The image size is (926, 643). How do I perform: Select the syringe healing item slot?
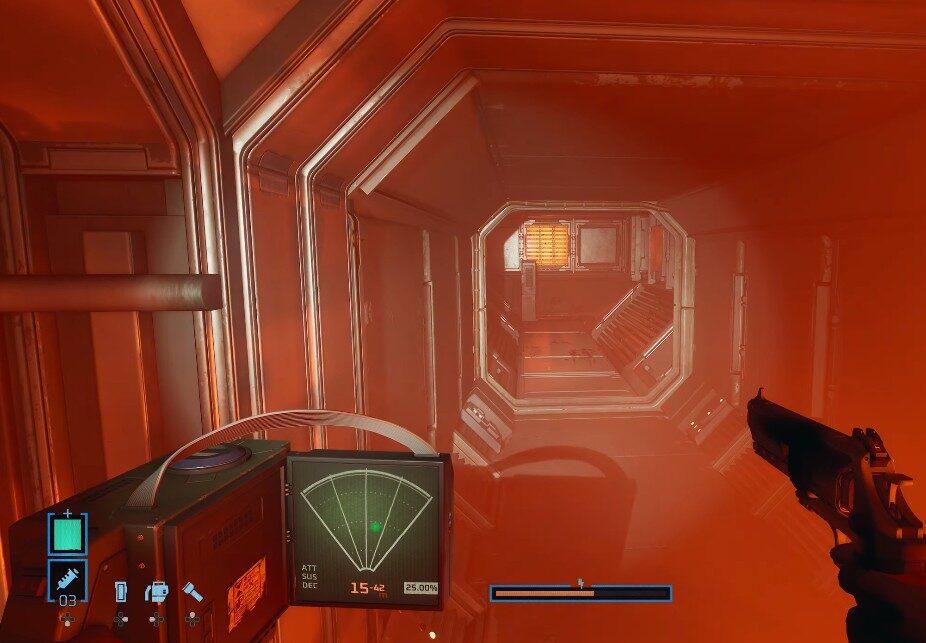pyautogui.click(x=67, y=578)
